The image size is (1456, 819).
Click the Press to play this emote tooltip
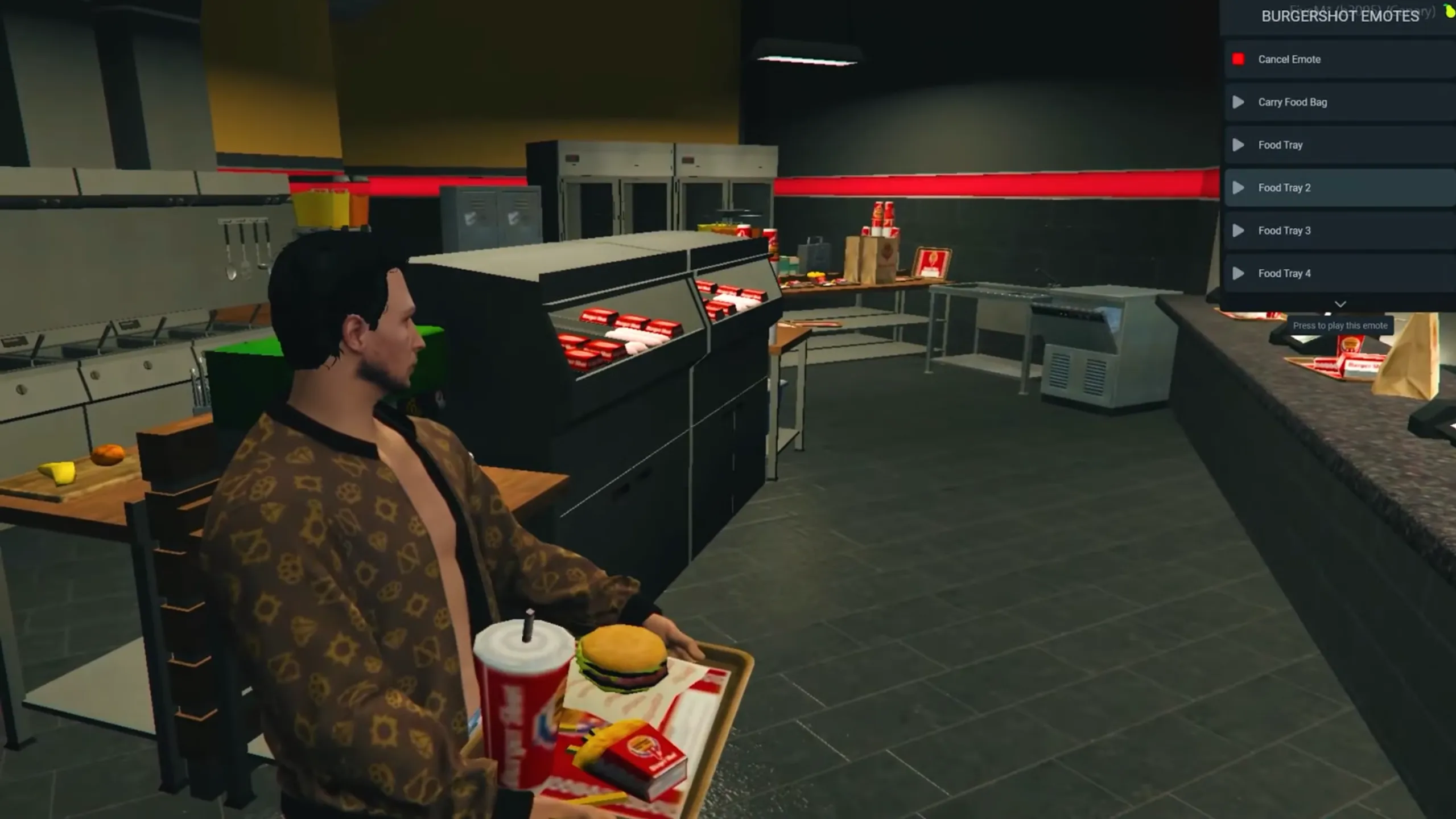[1340, 326]
